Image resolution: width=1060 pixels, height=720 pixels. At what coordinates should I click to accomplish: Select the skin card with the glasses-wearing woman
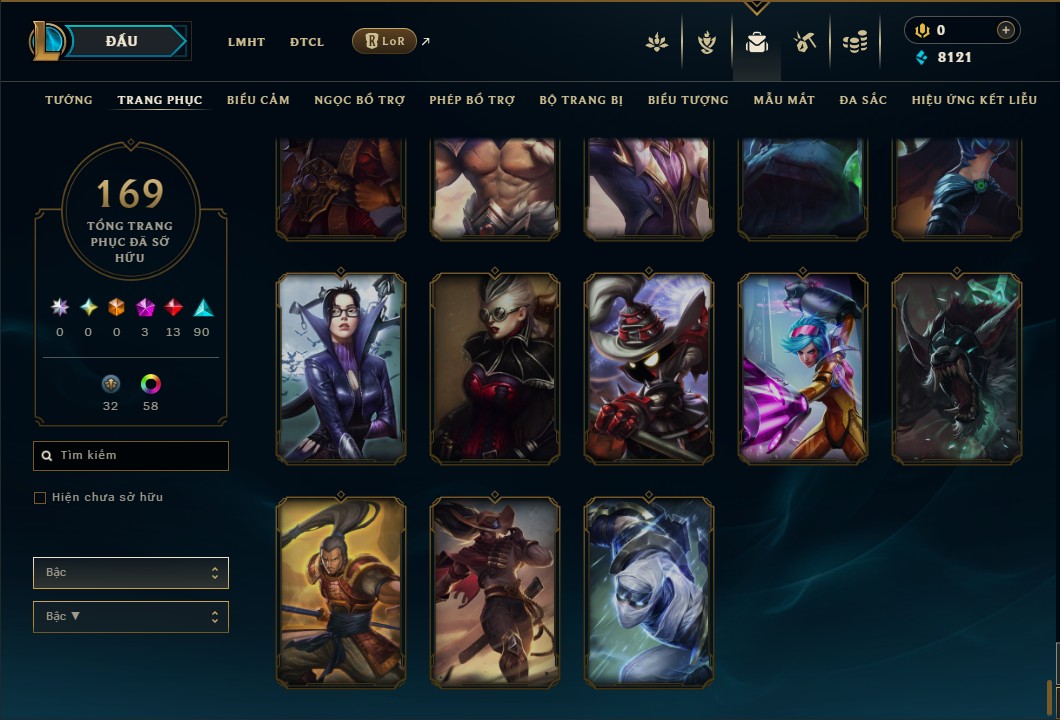pos(341,368)
